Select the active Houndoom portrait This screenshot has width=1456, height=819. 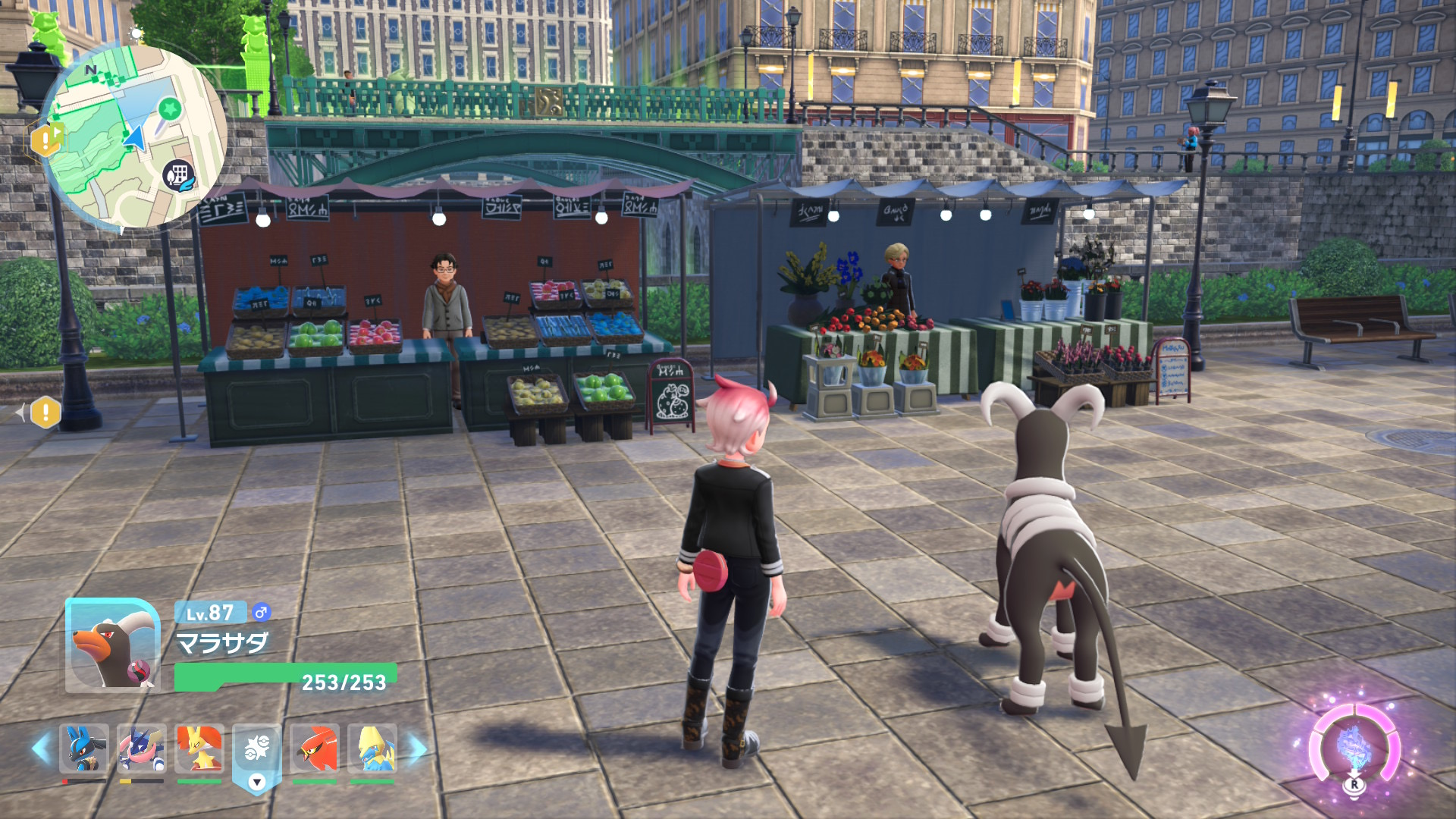click(x=112, y=645)
